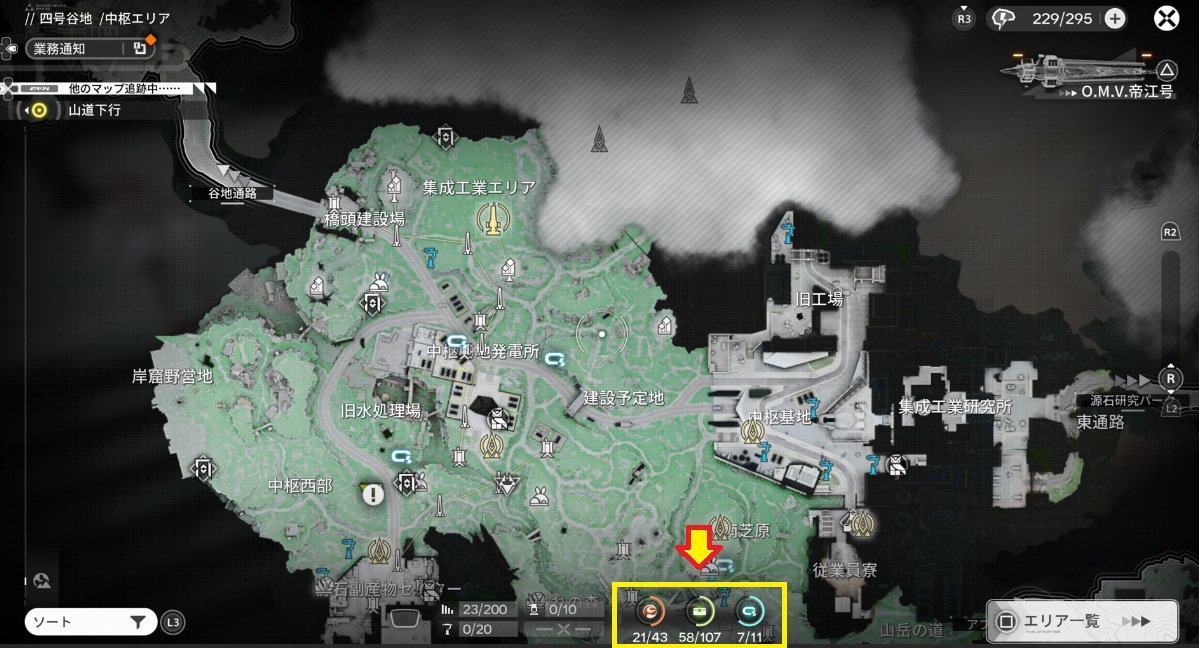Add stamina with the plus button
The image size is (1199, 648).
[x=1115, y=18]
